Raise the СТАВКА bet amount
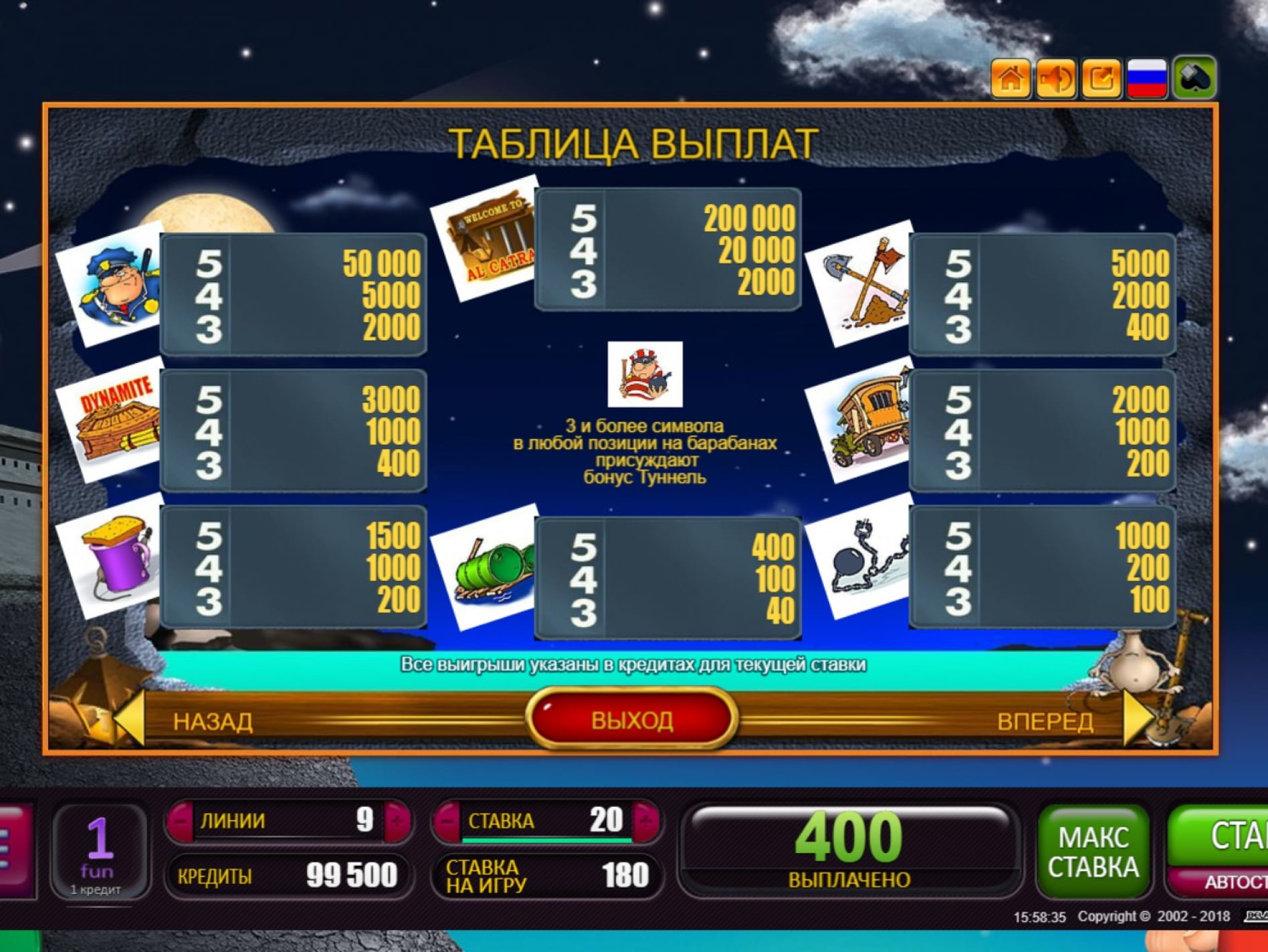The height and width of the screenshot is (952, 1268). [x=646, y=820]
